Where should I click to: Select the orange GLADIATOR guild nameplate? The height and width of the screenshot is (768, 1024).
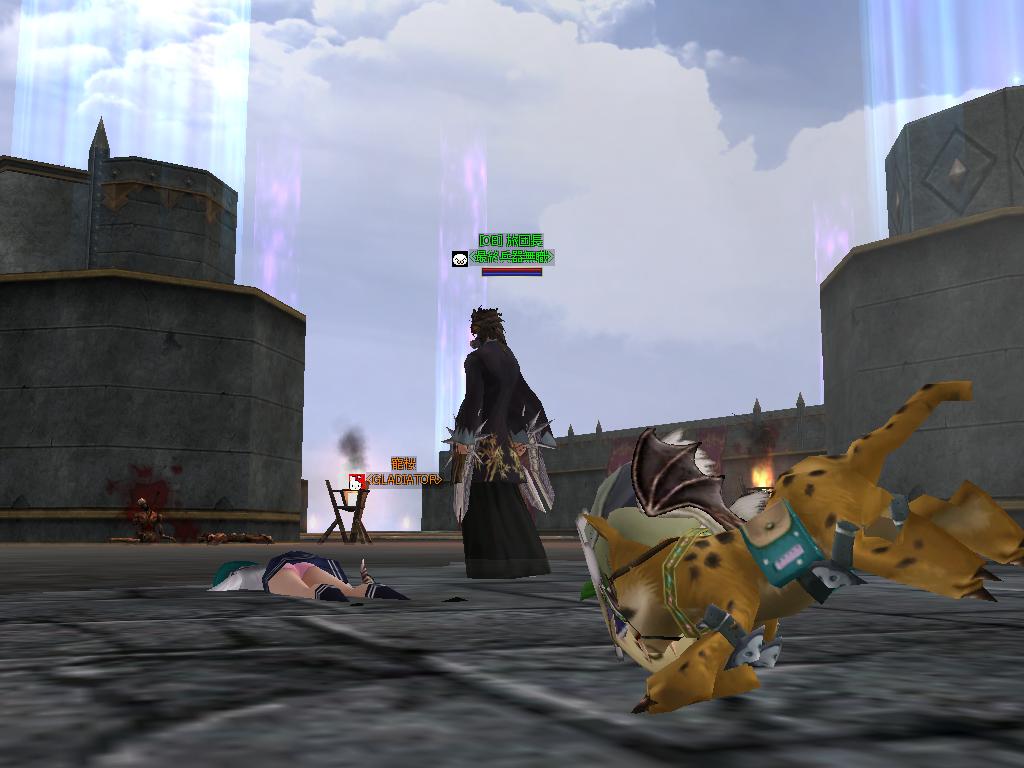403,480
